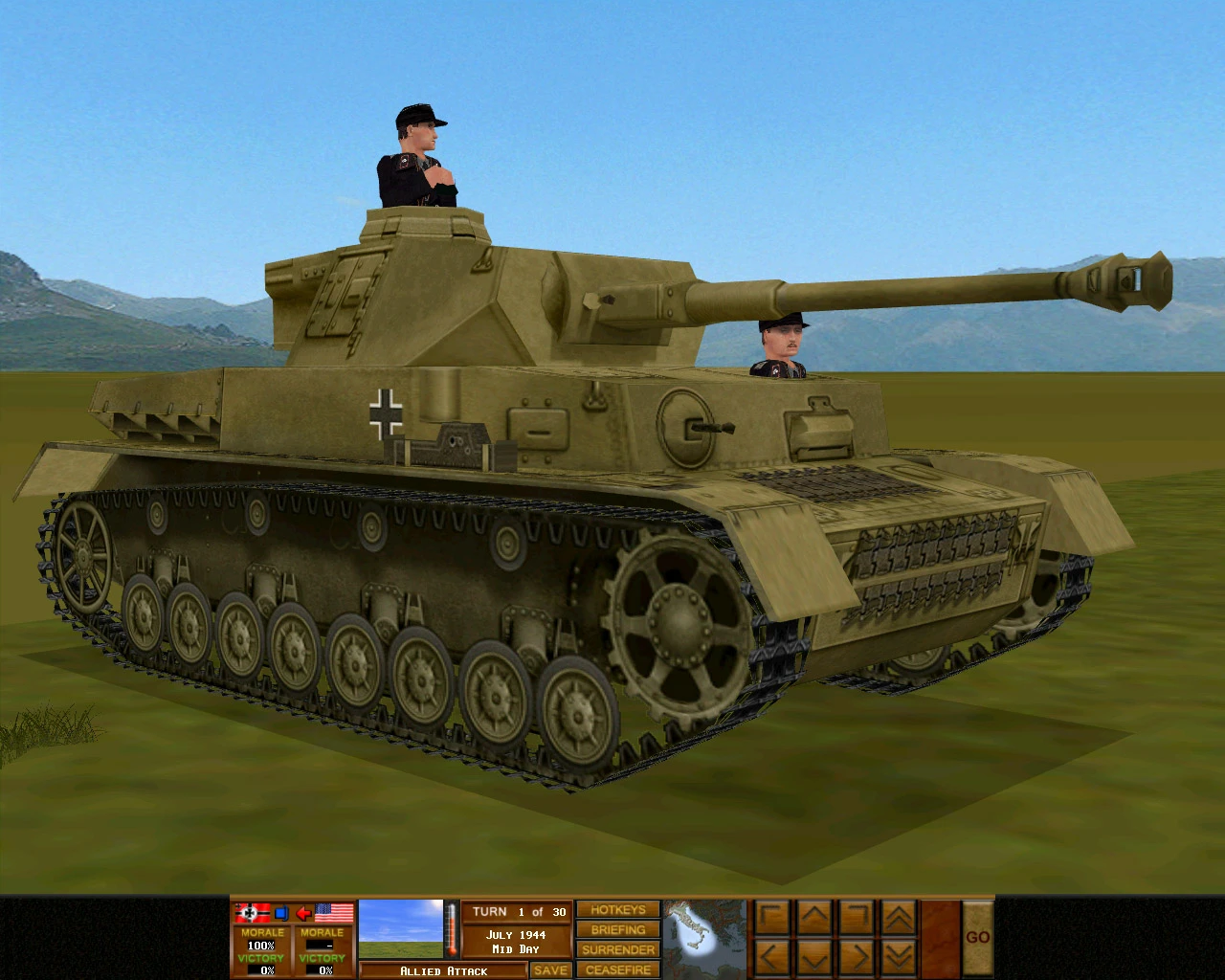Save the game with the SAVE button
Viewport: 1225px width, 980px height.
click(550, 969)
